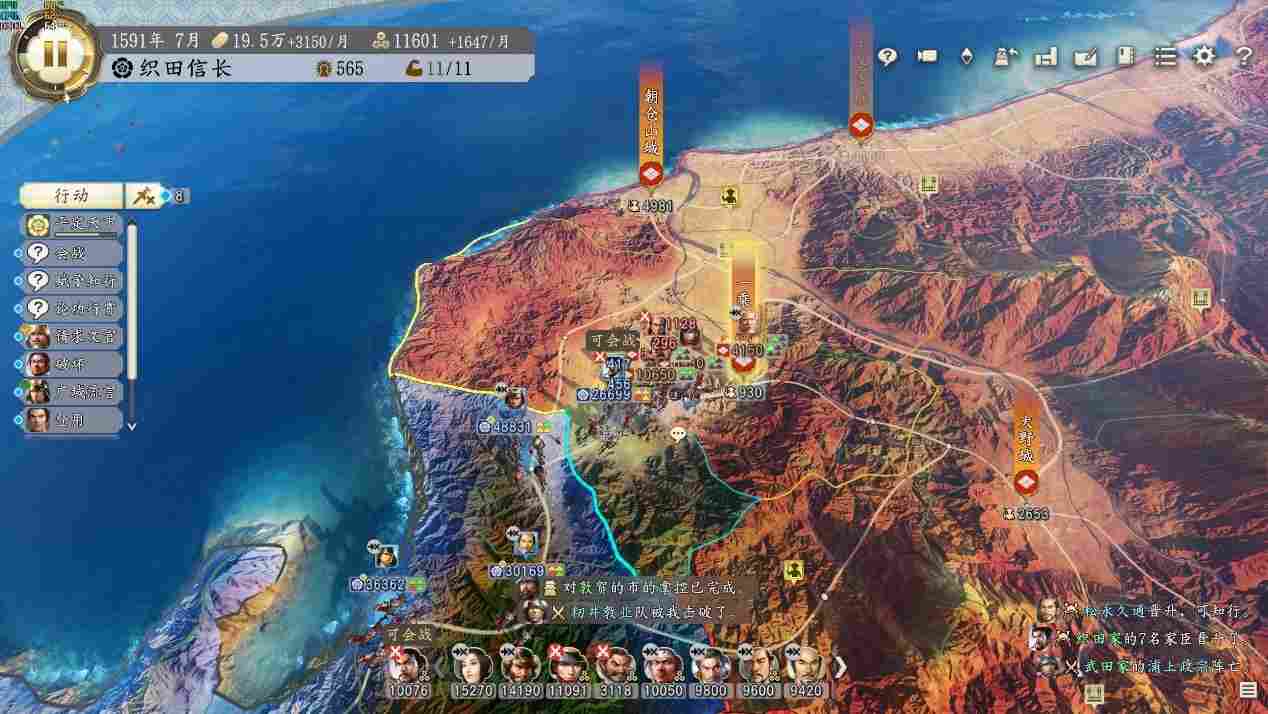
Task: Open the 松永久通 promotion notification
Action: click(1150, 609)
